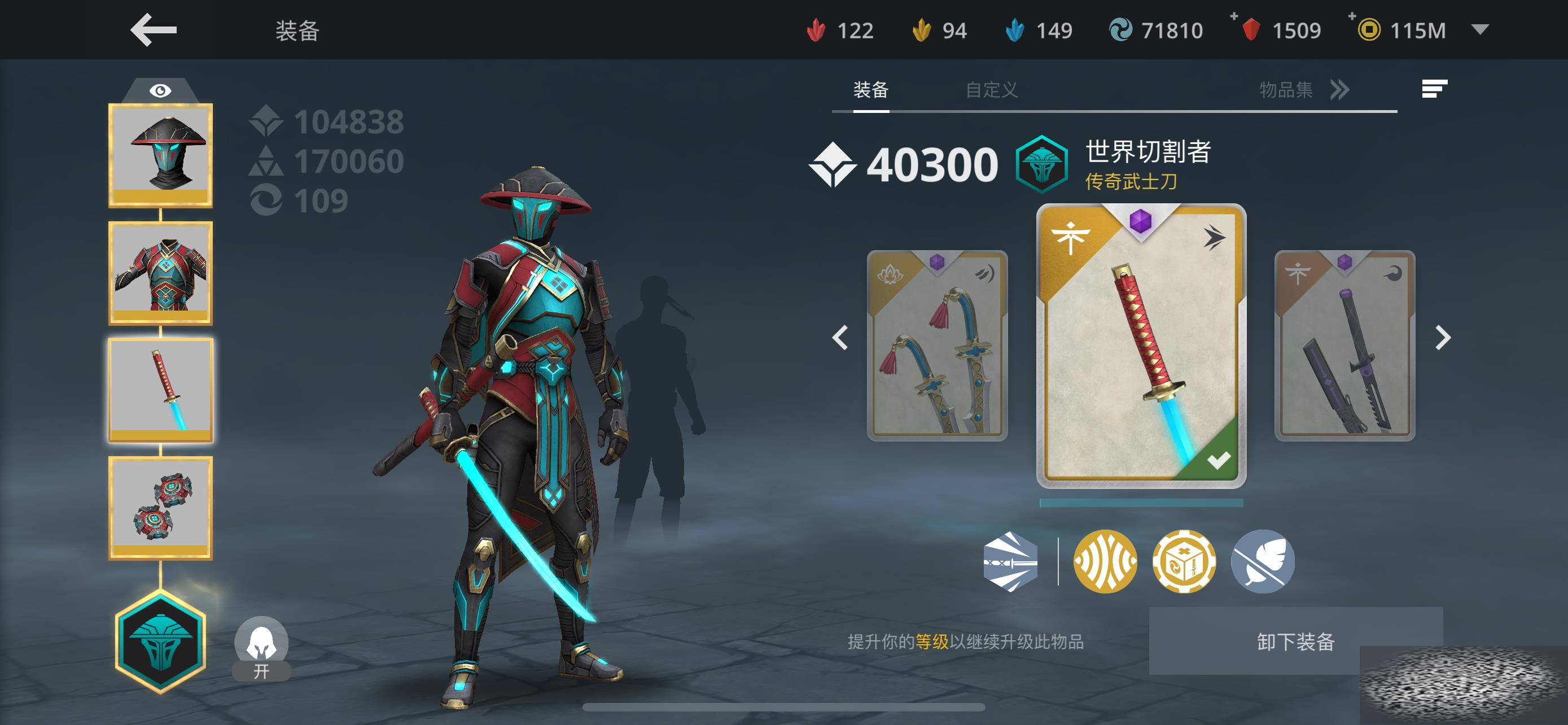Toggle the eye visibility icon
1568x725 pixels.
pyautogui.click(x=160, y=91)
